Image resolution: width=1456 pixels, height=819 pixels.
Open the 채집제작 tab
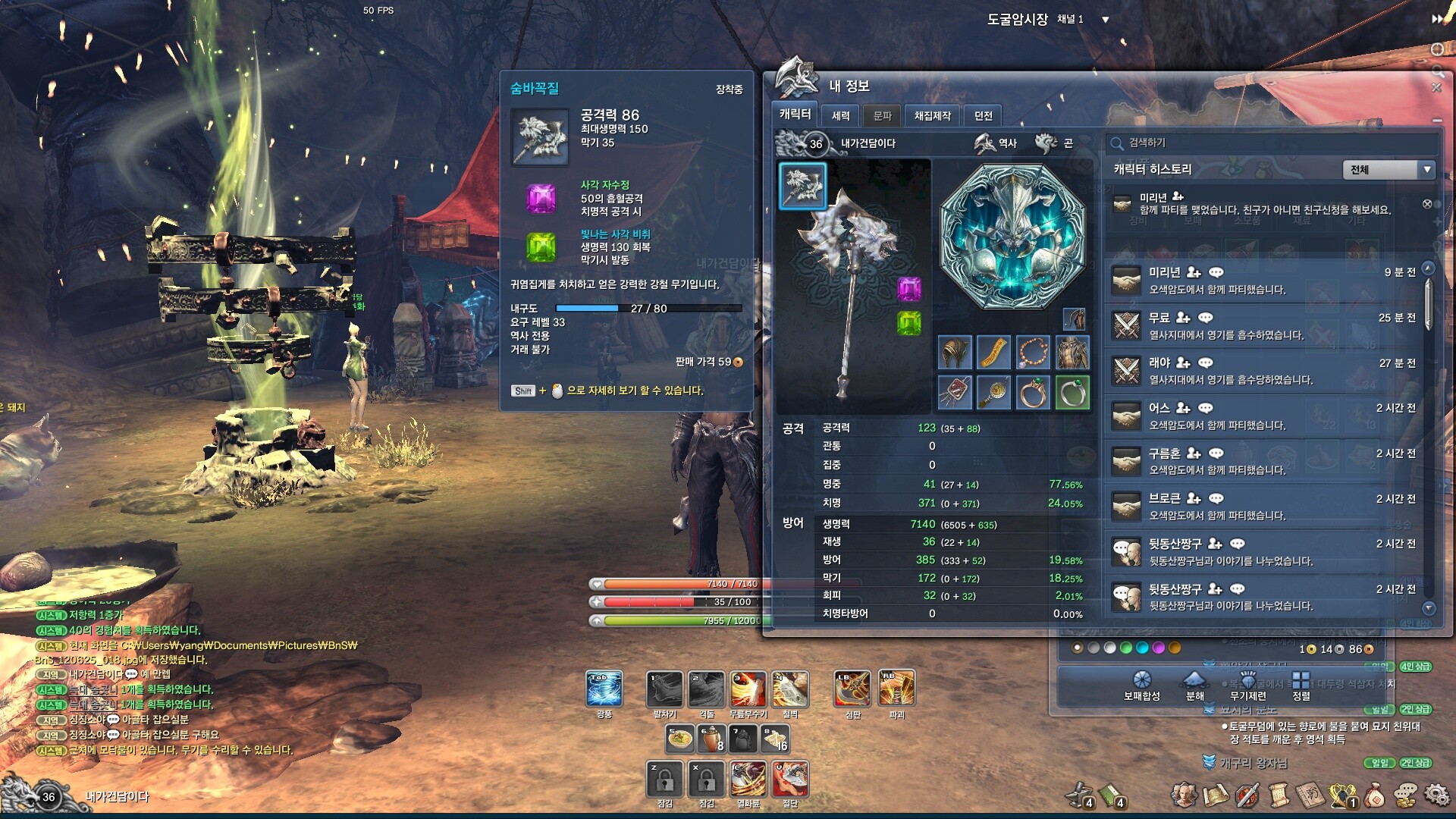(x=932, y=115)
